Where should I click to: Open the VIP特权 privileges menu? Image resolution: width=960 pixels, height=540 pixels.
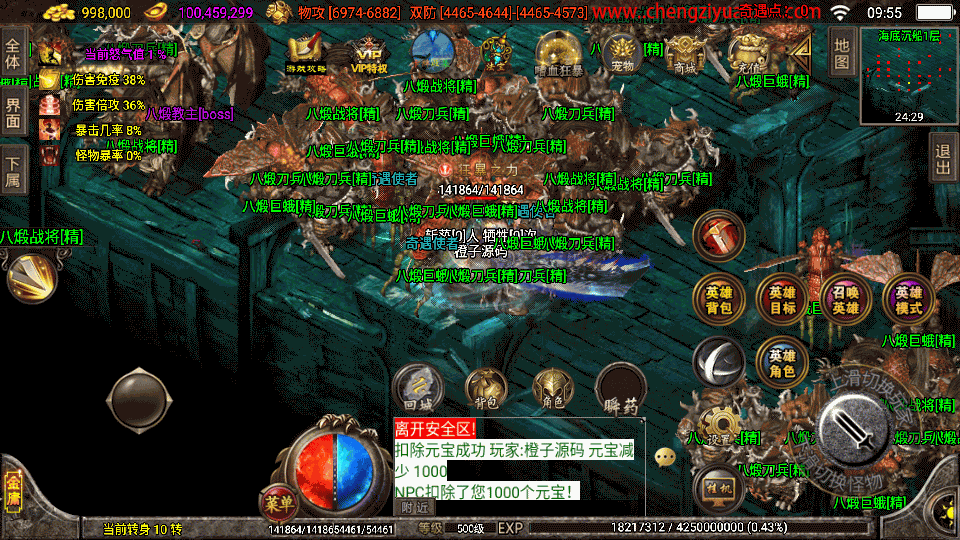click(x=368, y=54)
